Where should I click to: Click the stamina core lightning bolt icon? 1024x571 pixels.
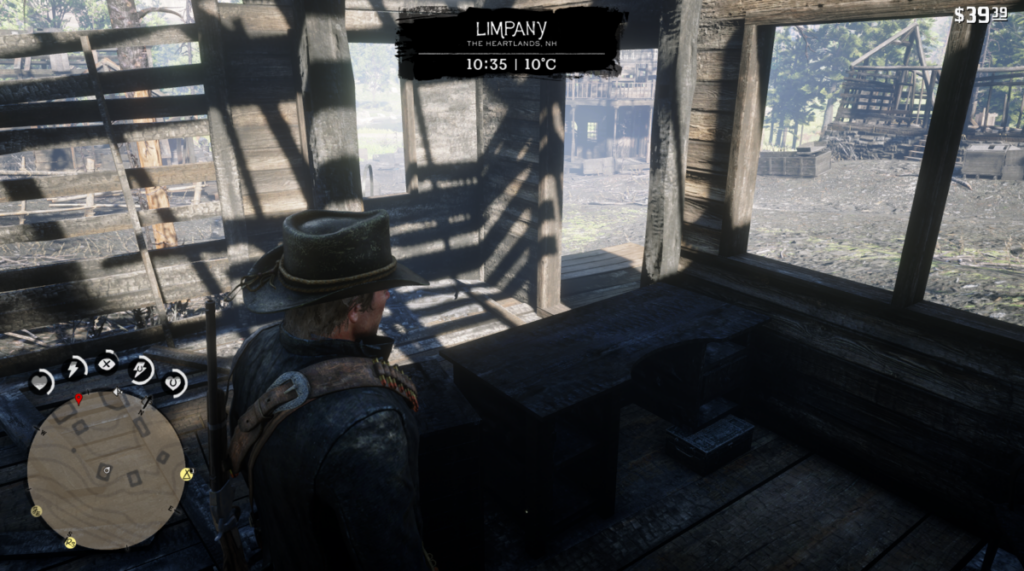pos(74,368)
